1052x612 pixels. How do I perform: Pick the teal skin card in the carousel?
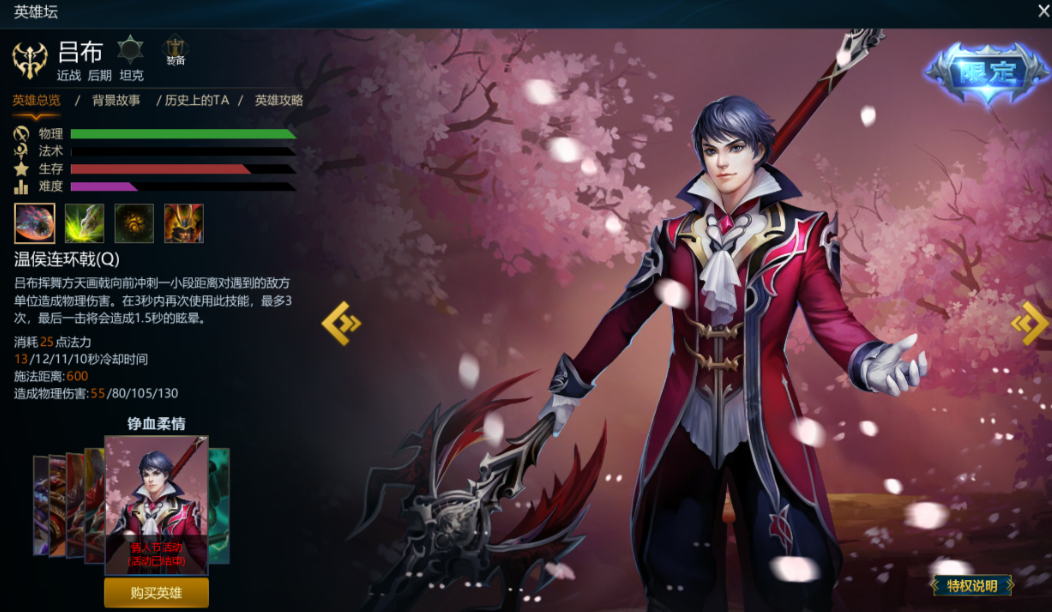[220, 505]
